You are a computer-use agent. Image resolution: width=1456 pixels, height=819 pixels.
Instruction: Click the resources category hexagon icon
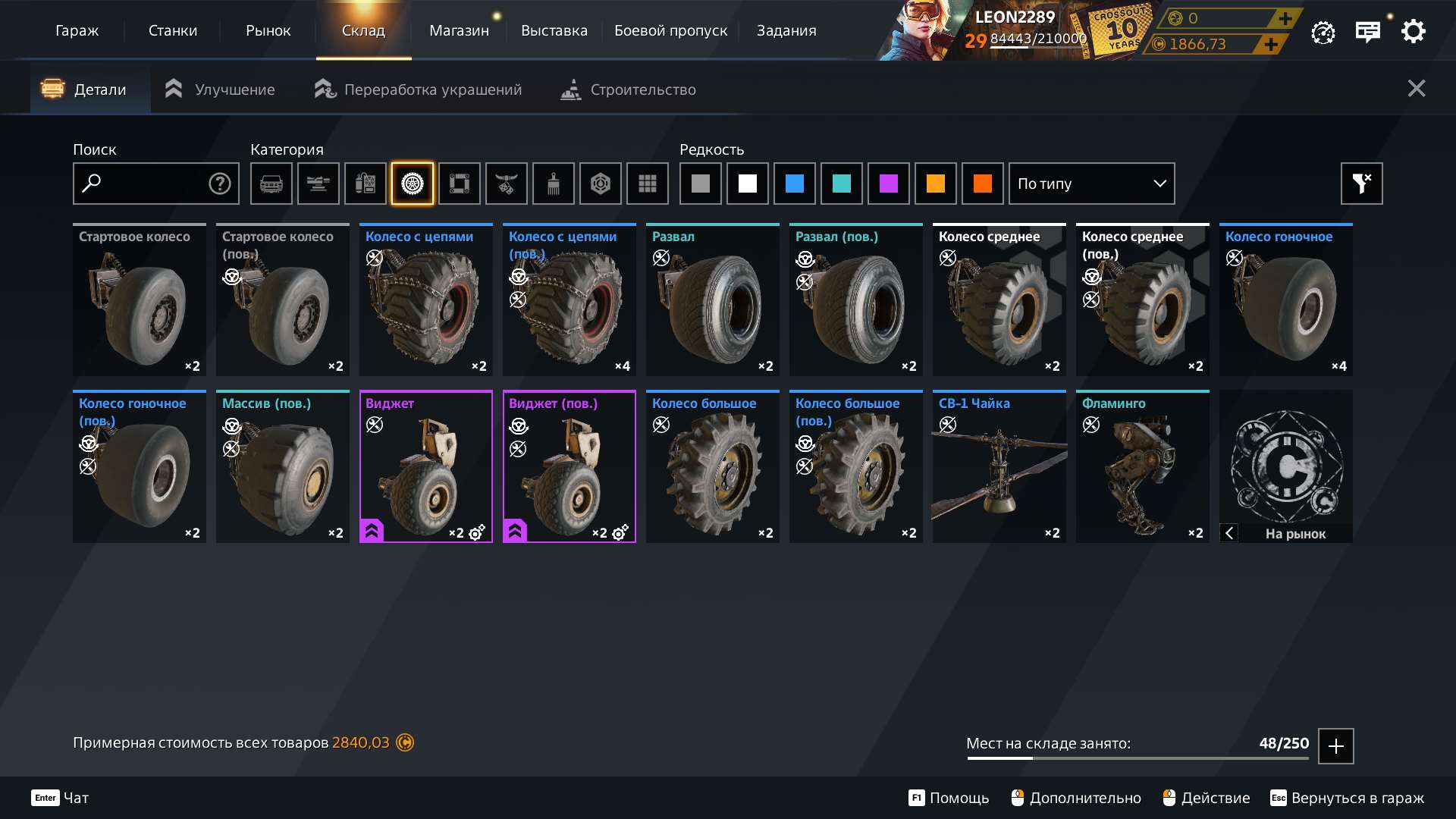pos(601,184)
